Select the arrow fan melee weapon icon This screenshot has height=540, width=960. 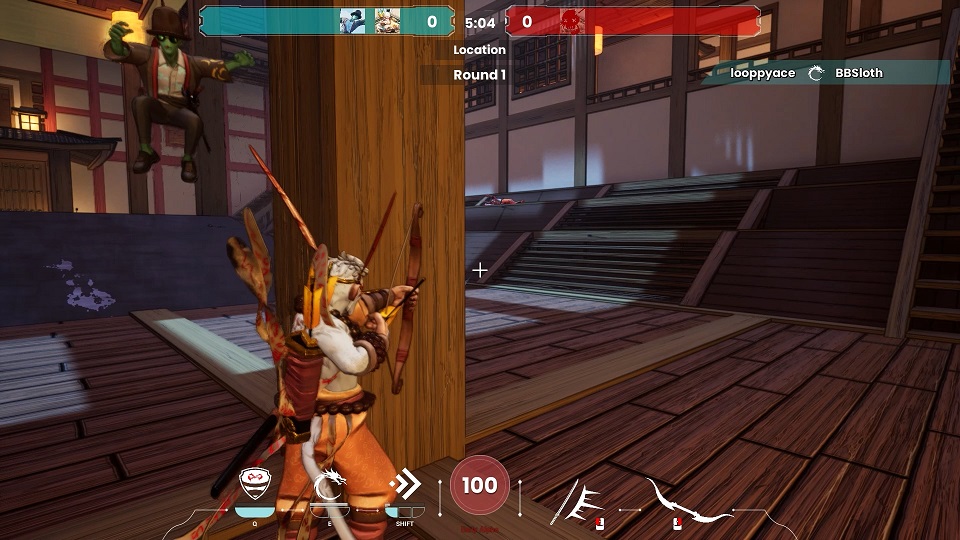[x=578, y=499]
